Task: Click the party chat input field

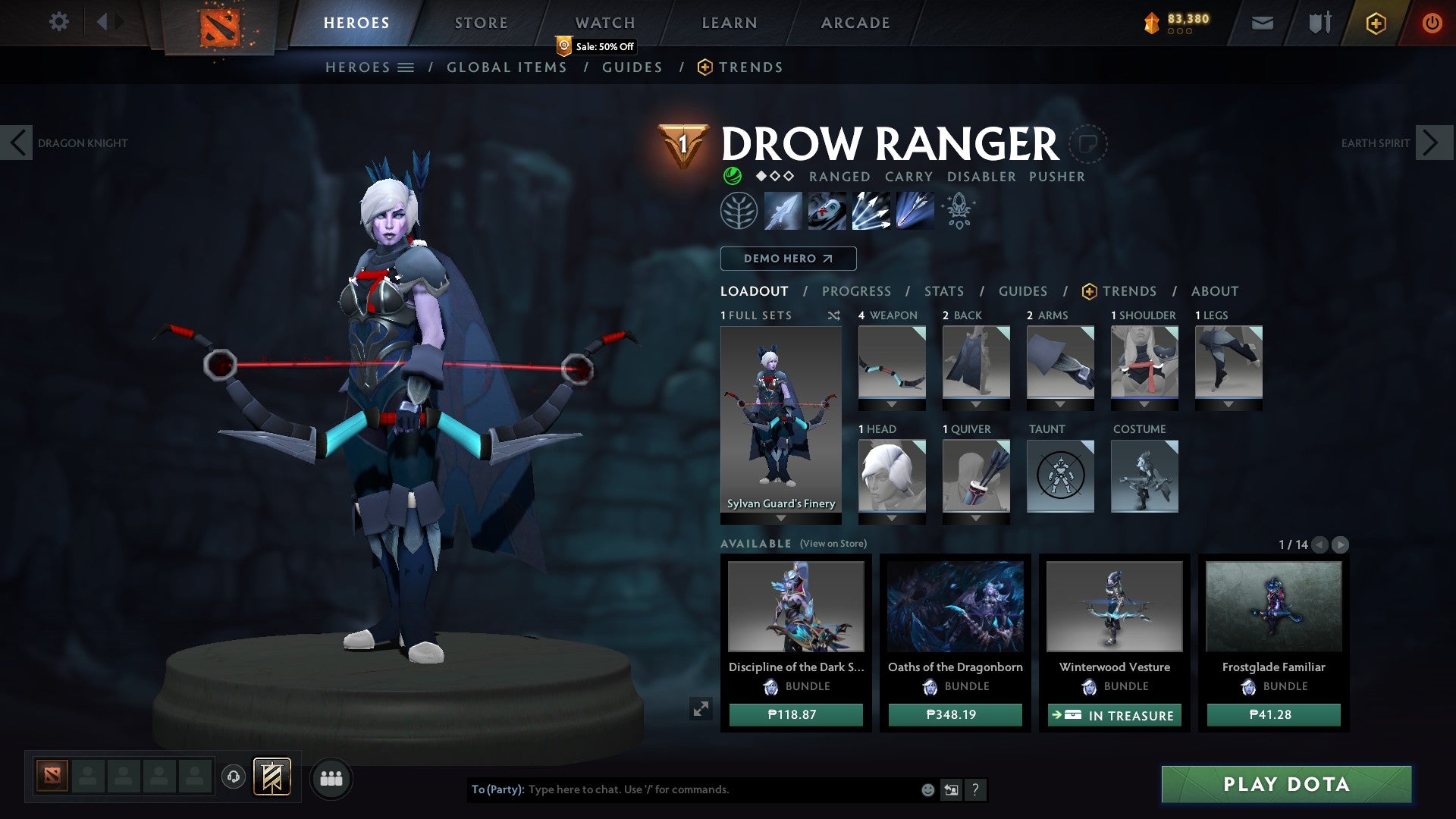Action: [x=682, y=789]
